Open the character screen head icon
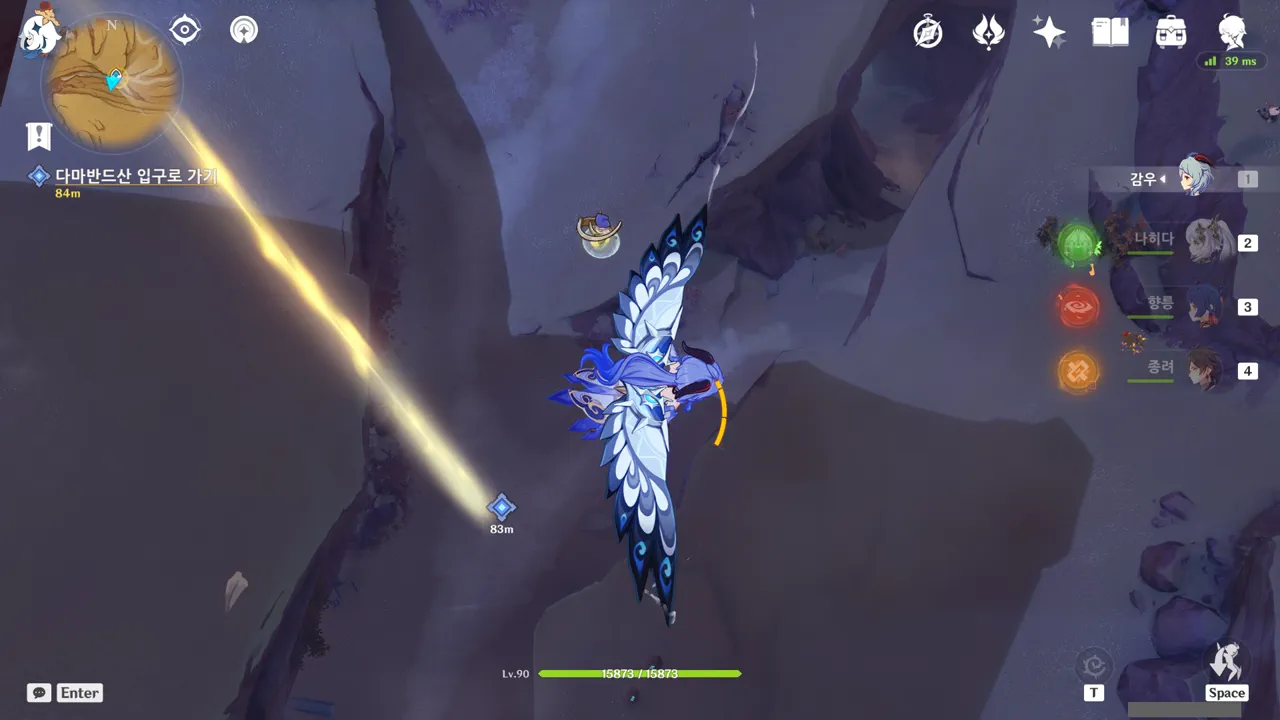 coord(1232,32)
